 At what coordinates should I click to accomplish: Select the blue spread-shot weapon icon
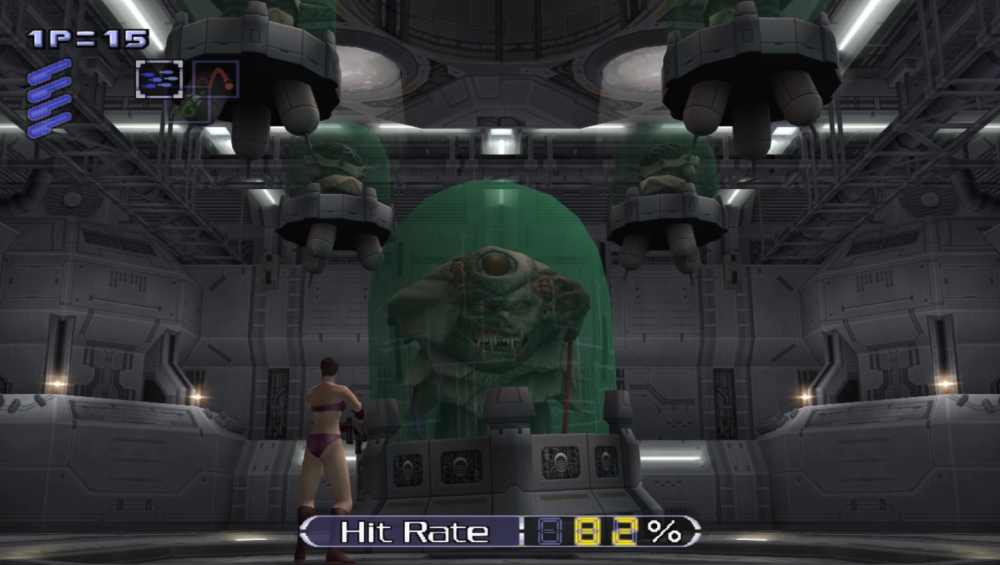point(159,79)
